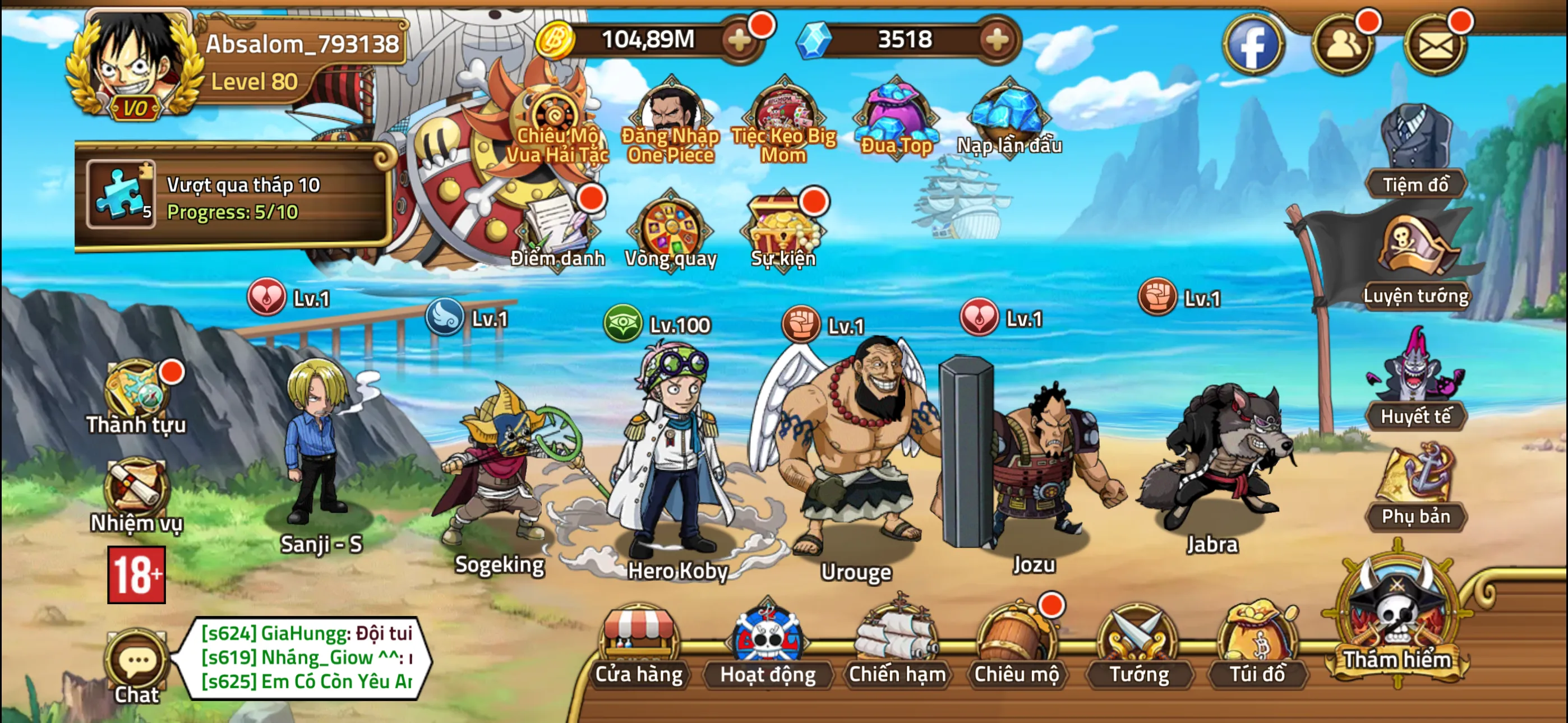
Task: Open the Phụ bản dungeon map
Action: [1415, 487]
